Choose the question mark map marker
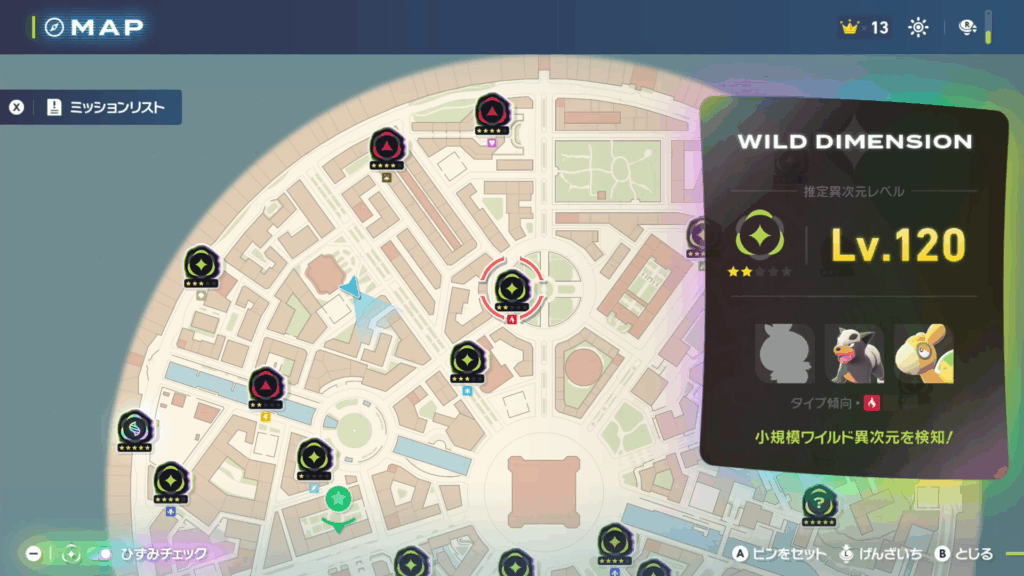 819,501
